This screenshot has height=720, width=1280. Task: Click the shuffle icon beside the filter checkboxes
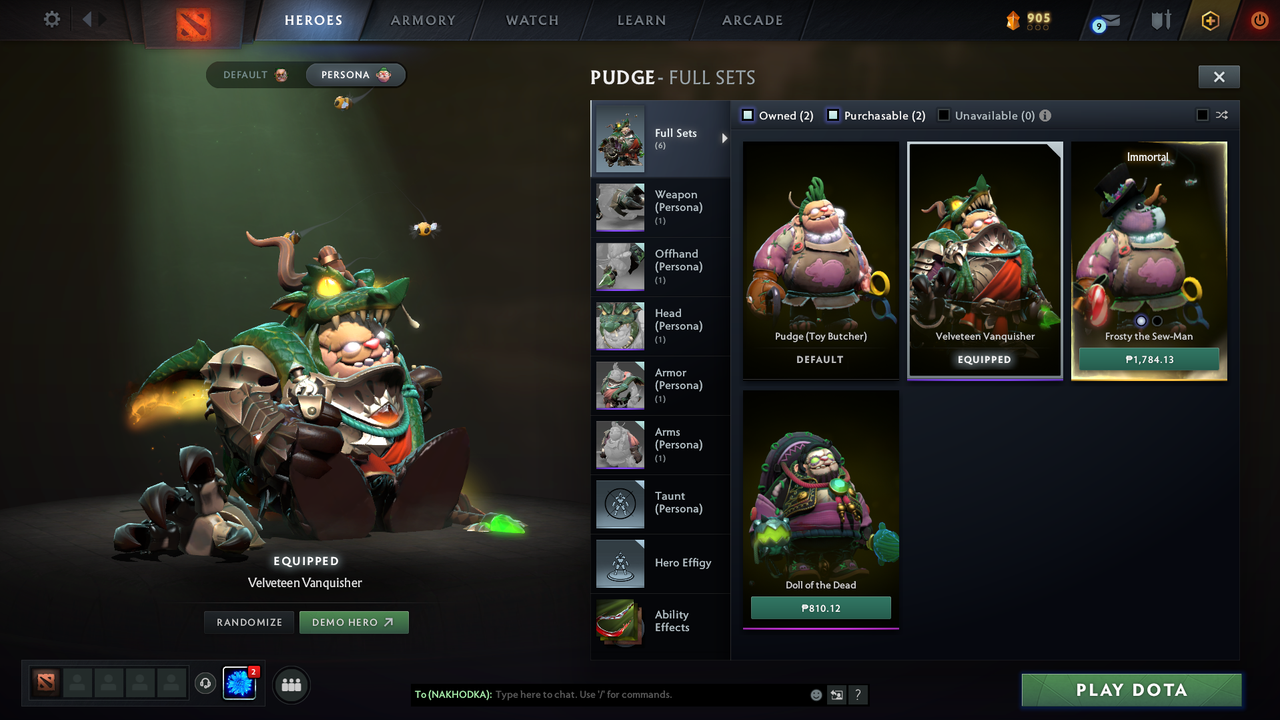1222,115
